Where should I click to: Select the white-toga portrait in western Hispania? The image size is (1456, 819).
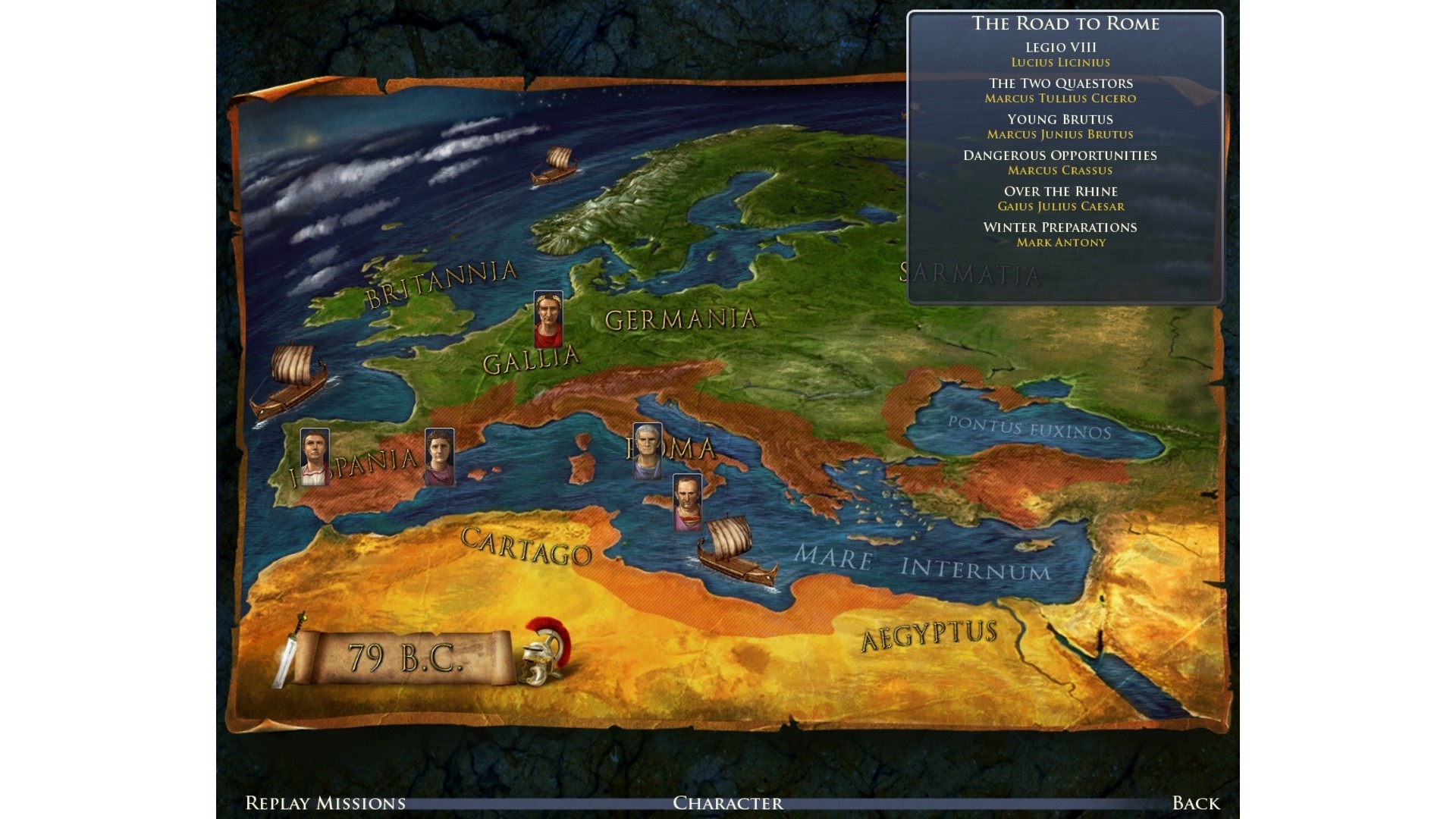[x=314, y=457]
